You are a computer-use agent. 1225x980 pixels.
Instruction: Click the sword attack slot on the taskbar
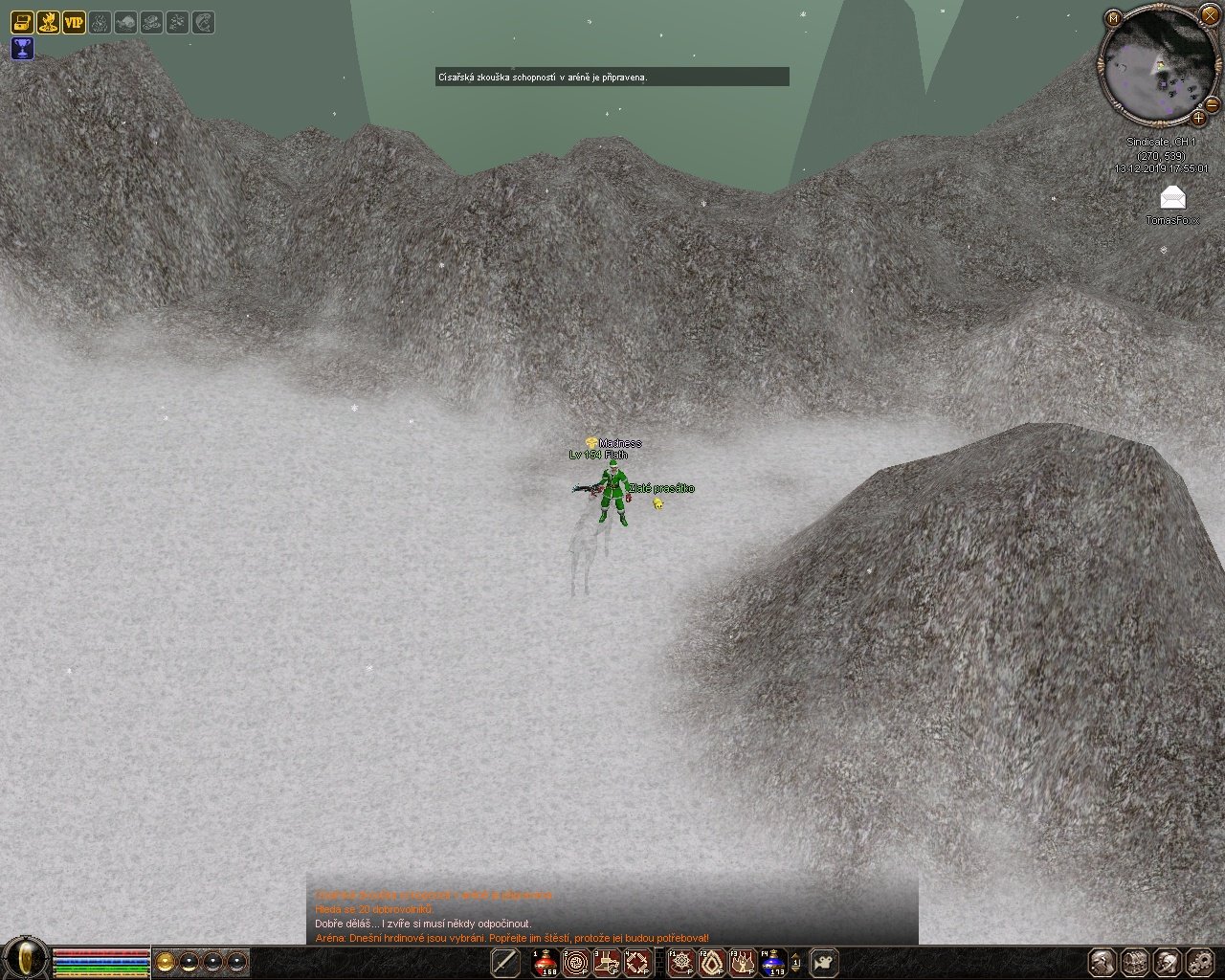pyautogui.click(x=505, y=963)
